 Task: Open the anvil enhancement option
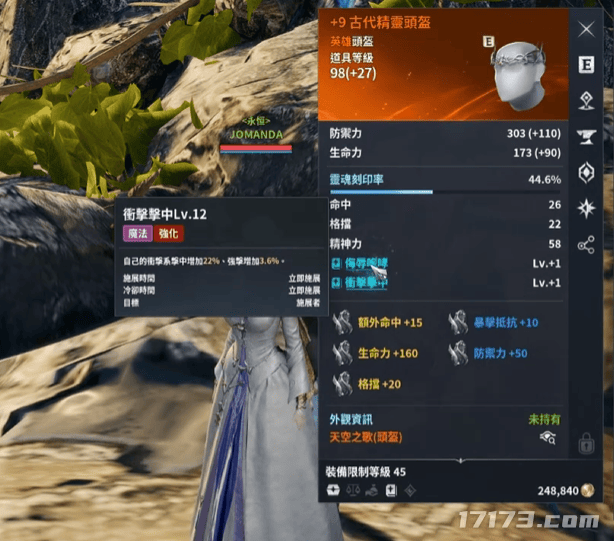click(586, 136)
